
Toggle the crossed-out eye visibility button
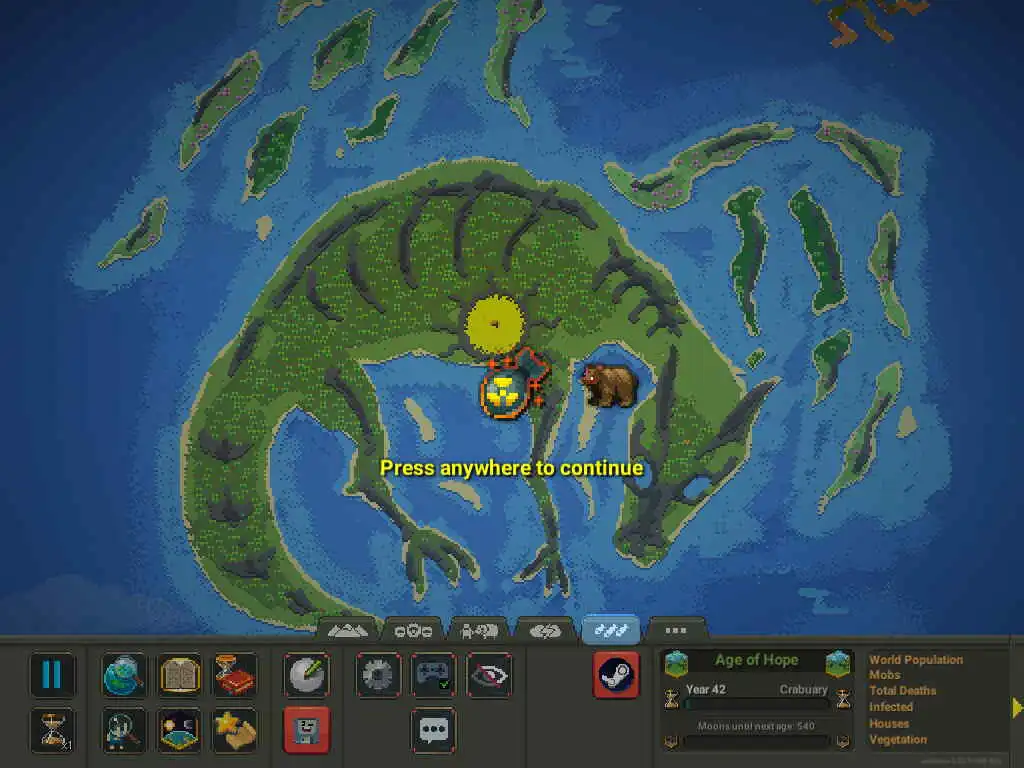point(489,675)
